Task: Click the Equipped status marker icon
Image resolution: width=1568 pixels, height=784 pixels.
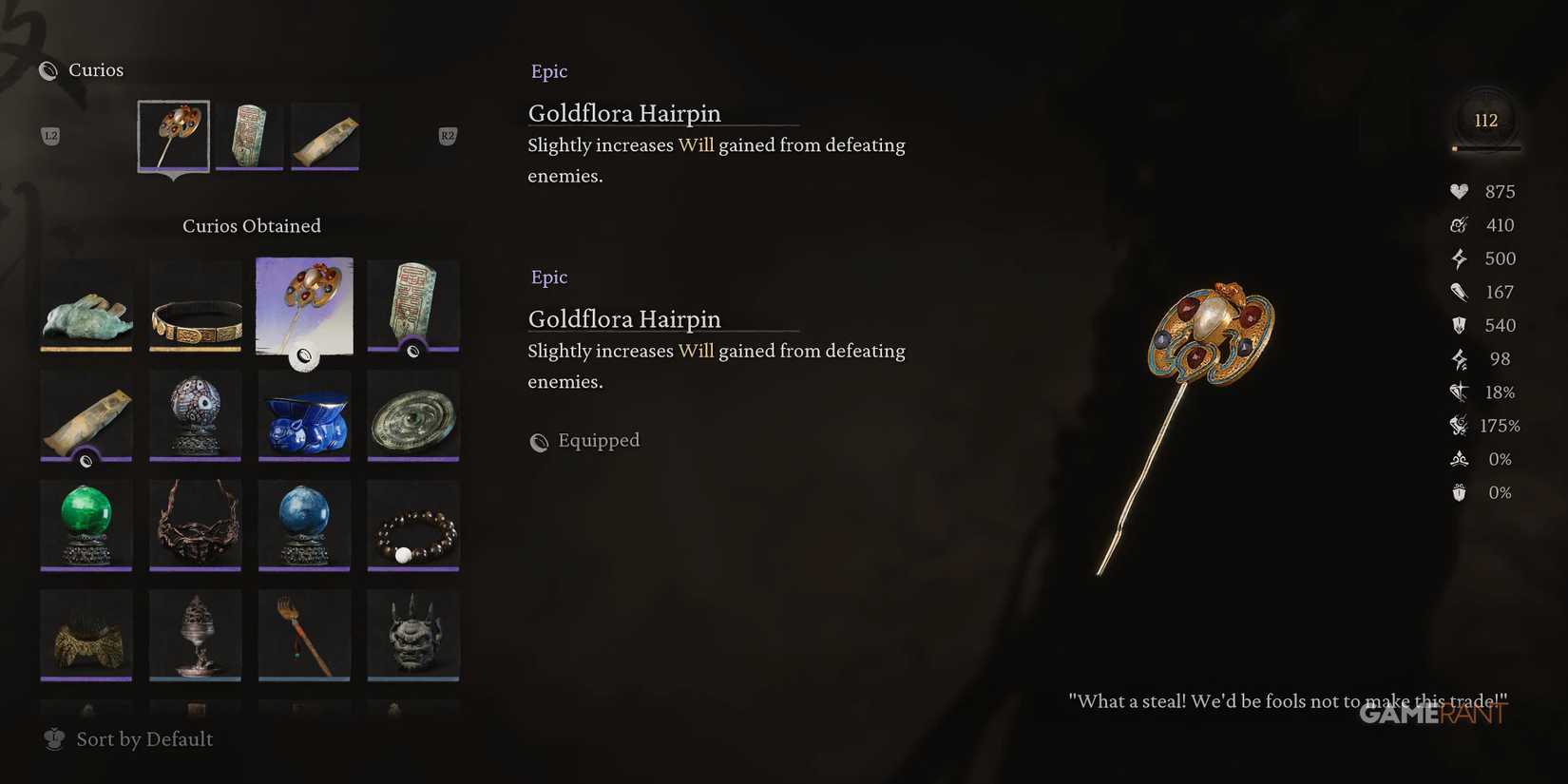Action: [539, 442]
